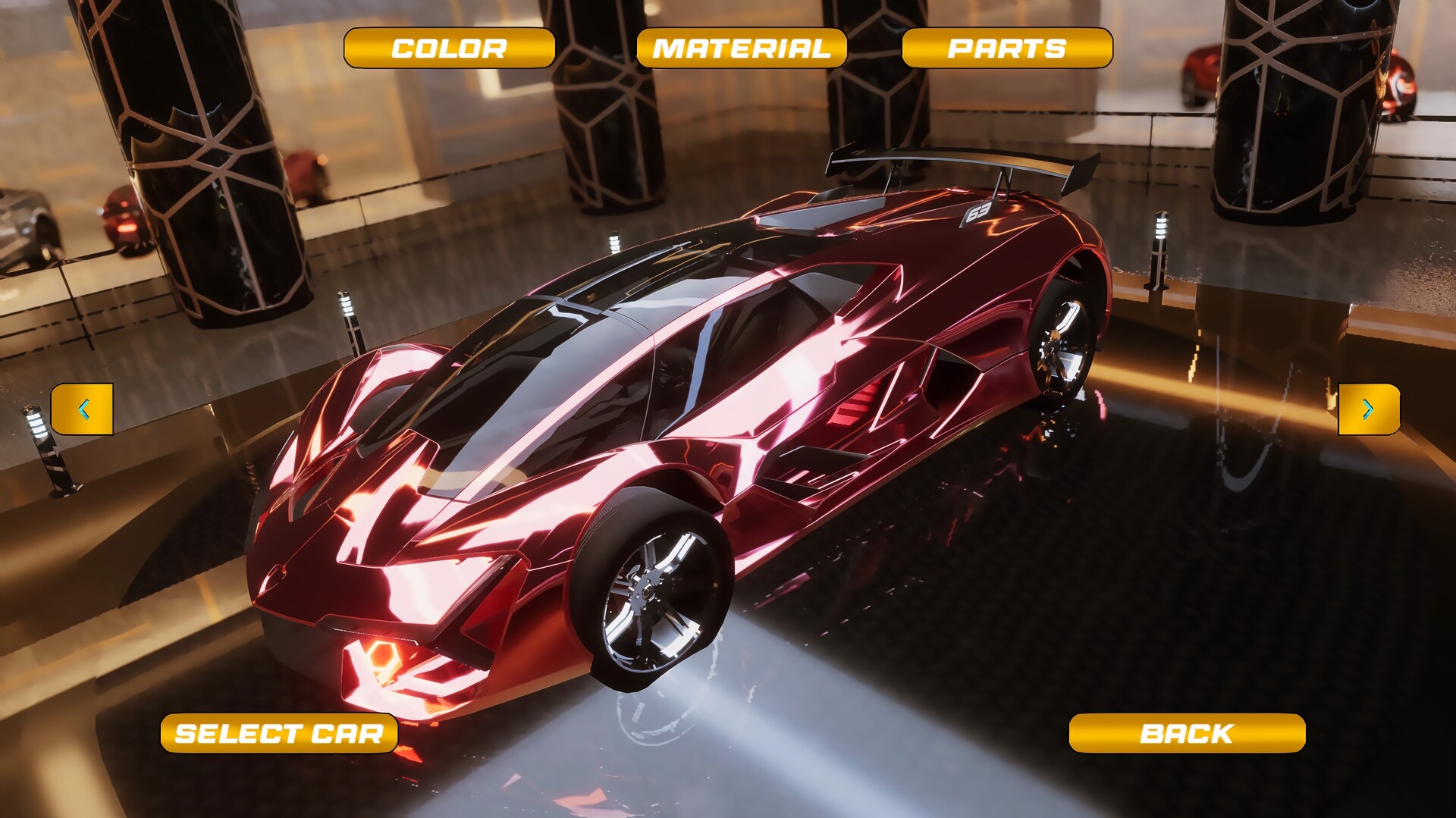The width and height of the screenshot is (1456, 818).
Task: Select the rear wheel of the car
Action: tap(1062, 341)
